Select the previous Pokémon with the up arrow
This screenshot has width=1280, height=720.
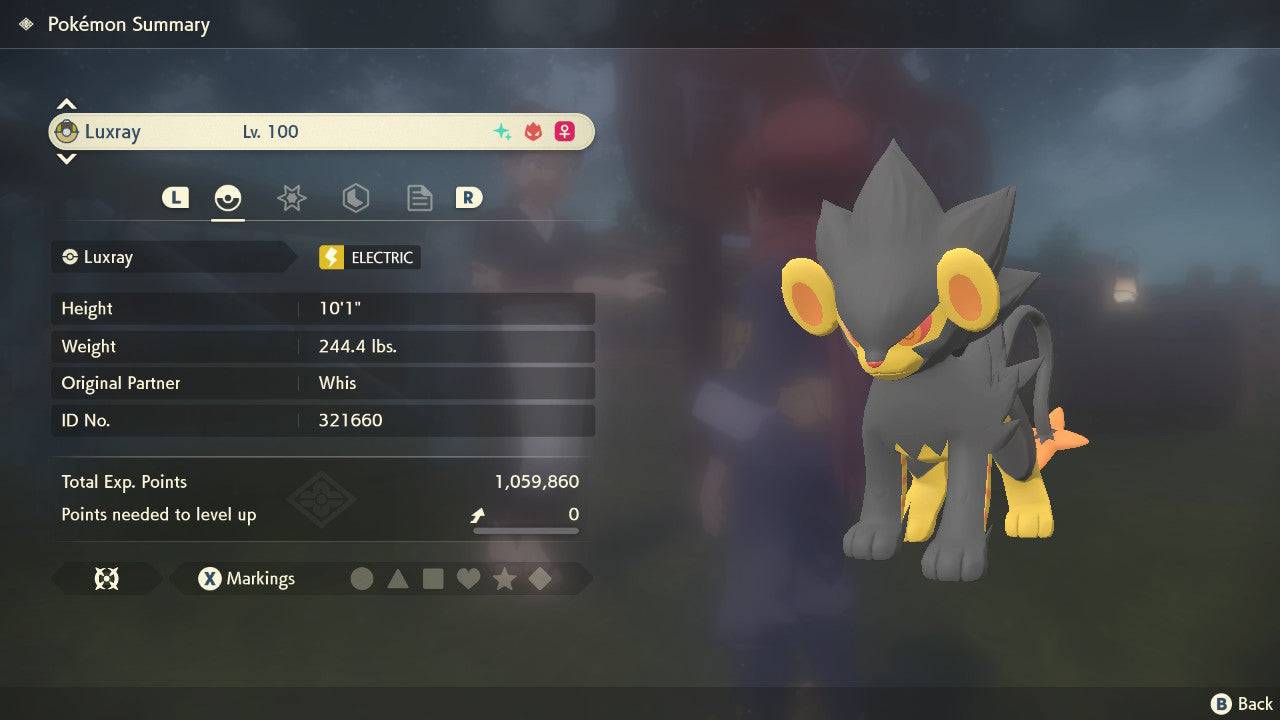coord(66,104)
